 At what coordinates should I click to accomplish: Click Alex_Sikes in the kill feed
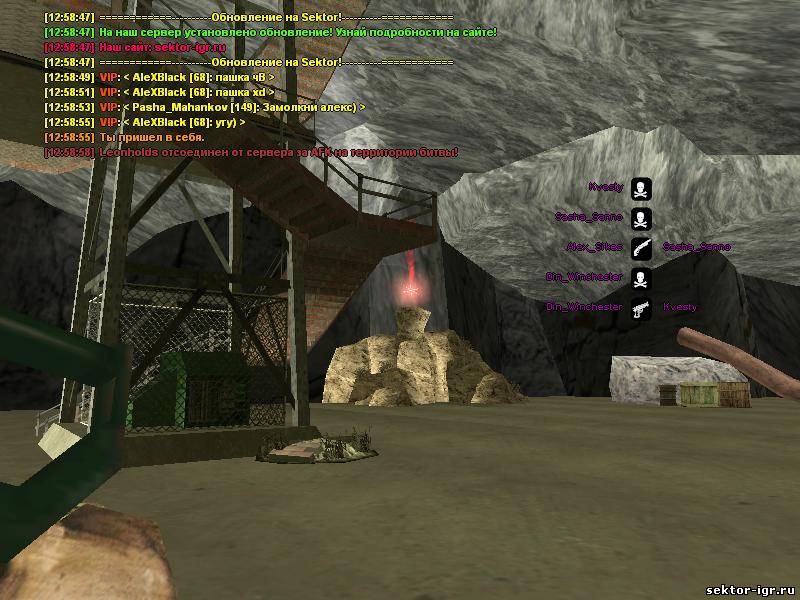pos(594,247)
